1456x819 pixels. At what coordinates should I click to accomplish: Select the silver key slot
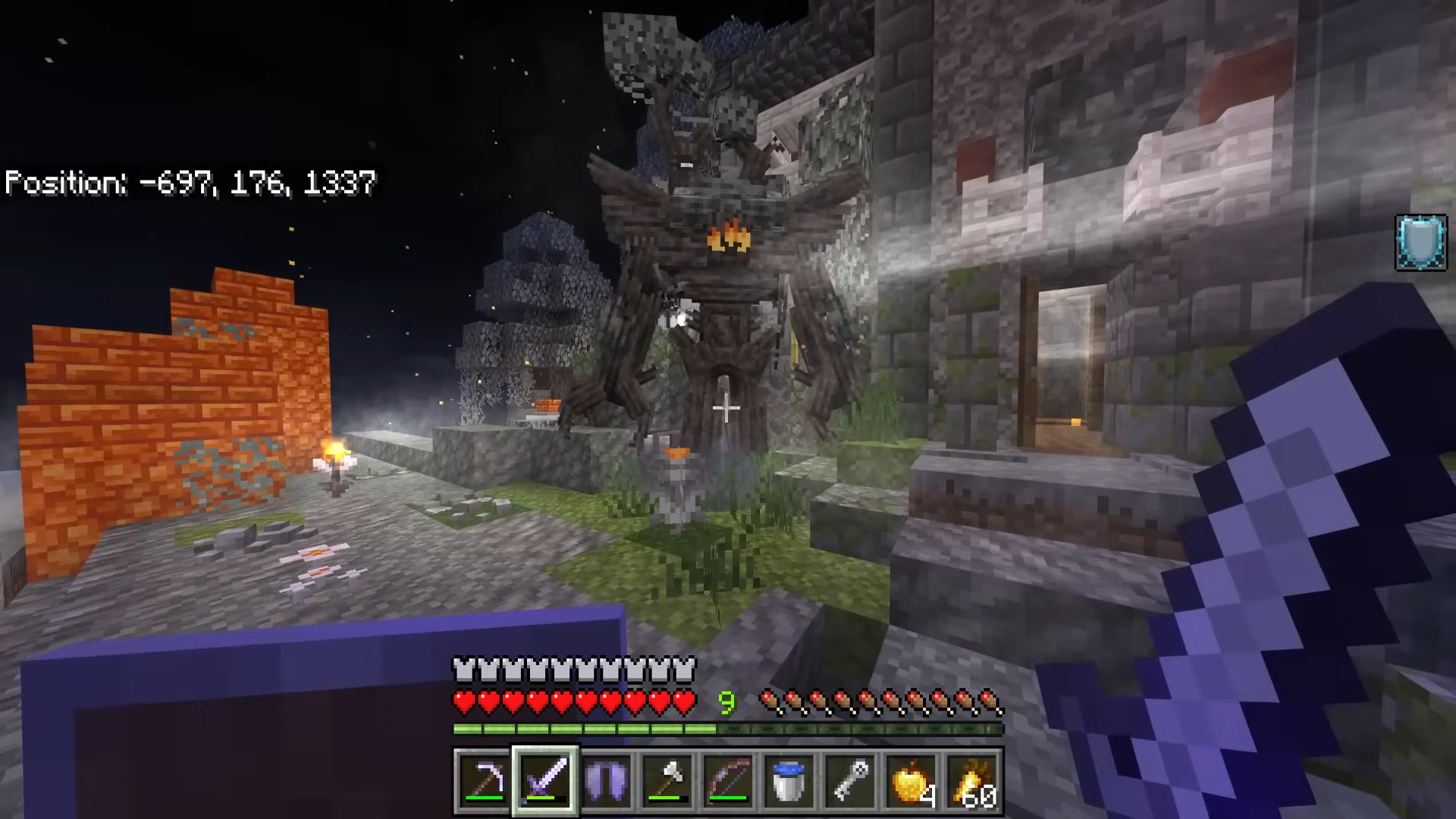tap(849, 780)
